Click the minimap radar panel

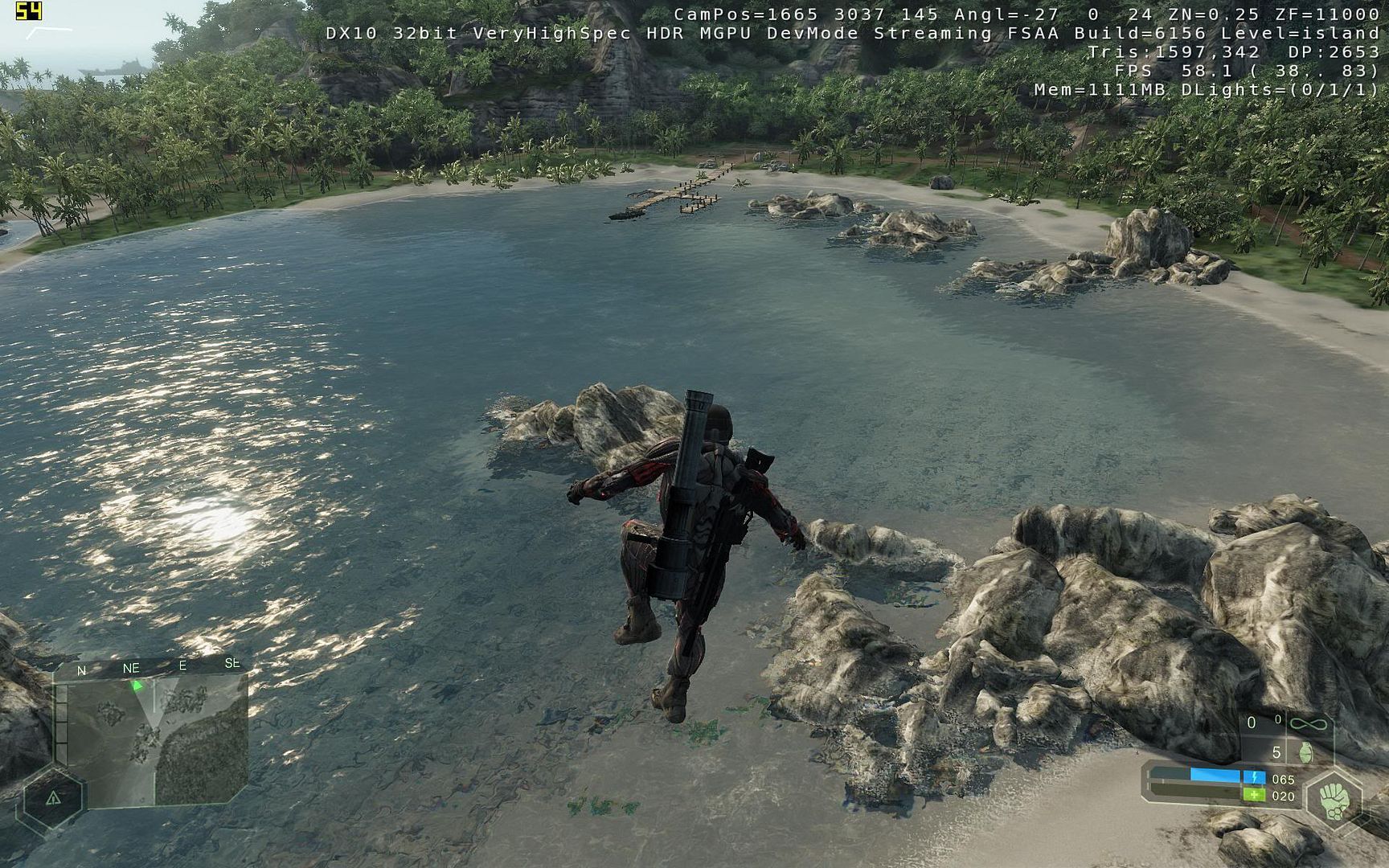(x=153, y=739)
